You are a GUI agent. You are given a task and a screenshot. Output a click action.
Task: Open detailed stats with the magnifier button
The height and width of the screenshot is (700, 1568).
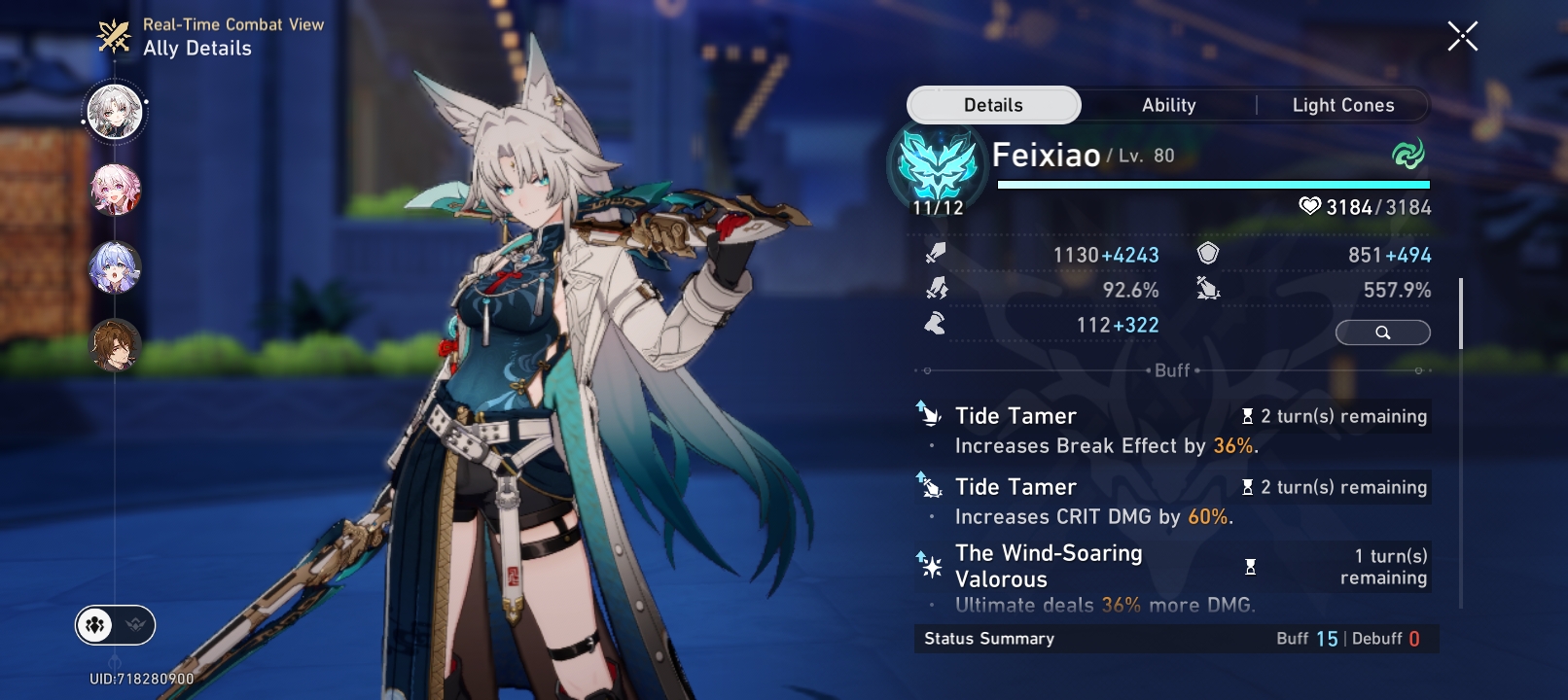pyautogui.click(x=1382, y=332)
